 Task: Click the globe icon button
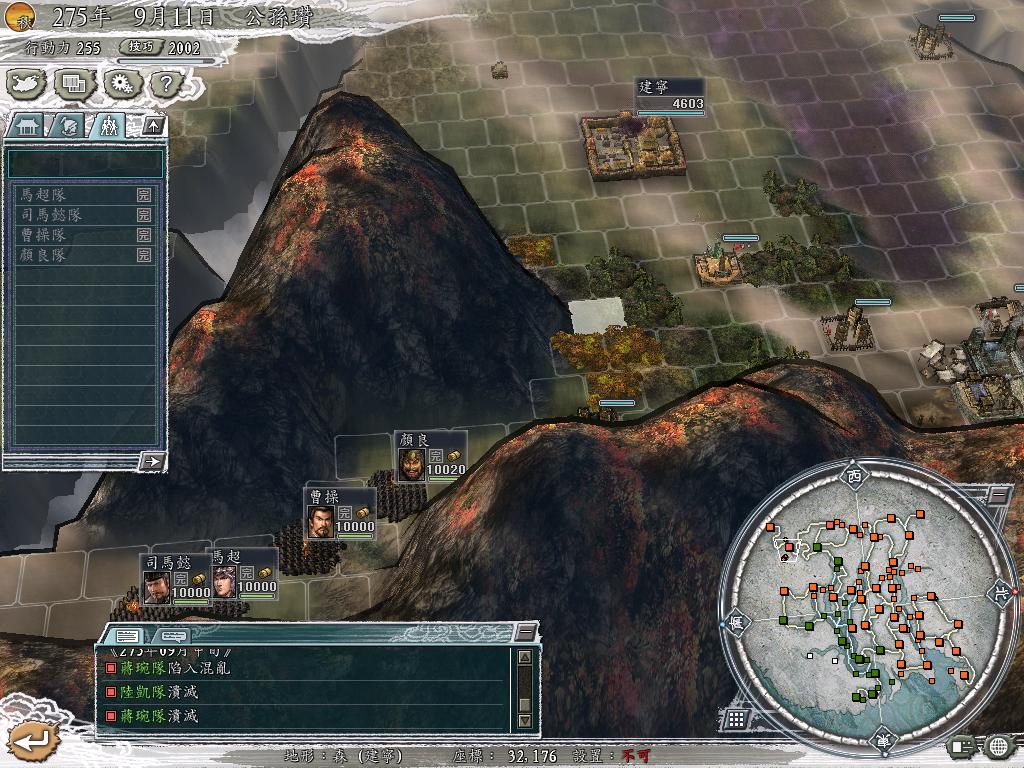pyautogui.click(x=997, y=746)
